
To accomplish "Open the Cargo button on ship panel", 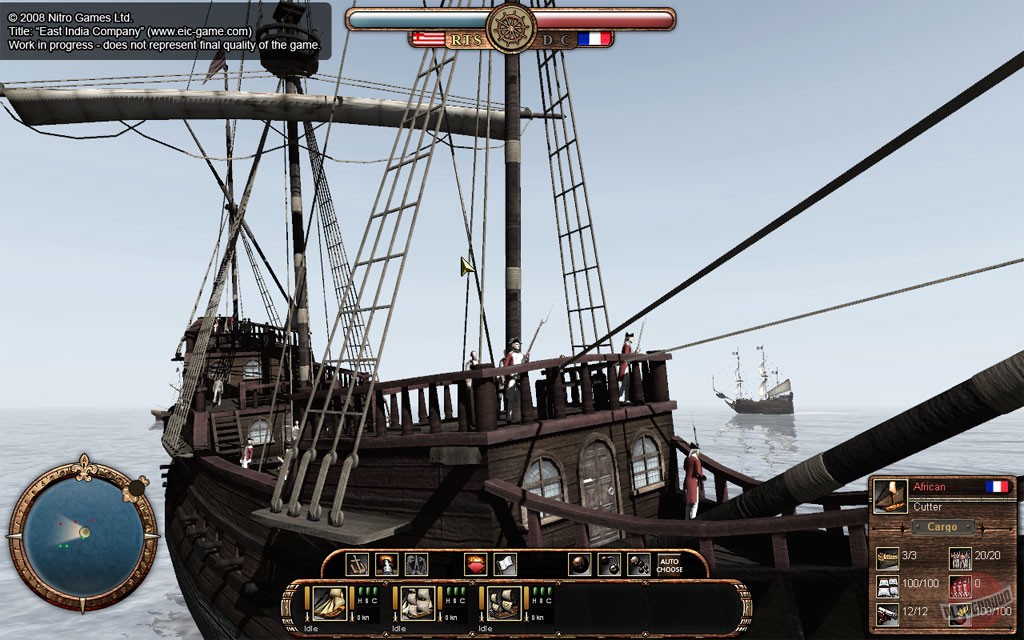I will (x=942, y=527).
